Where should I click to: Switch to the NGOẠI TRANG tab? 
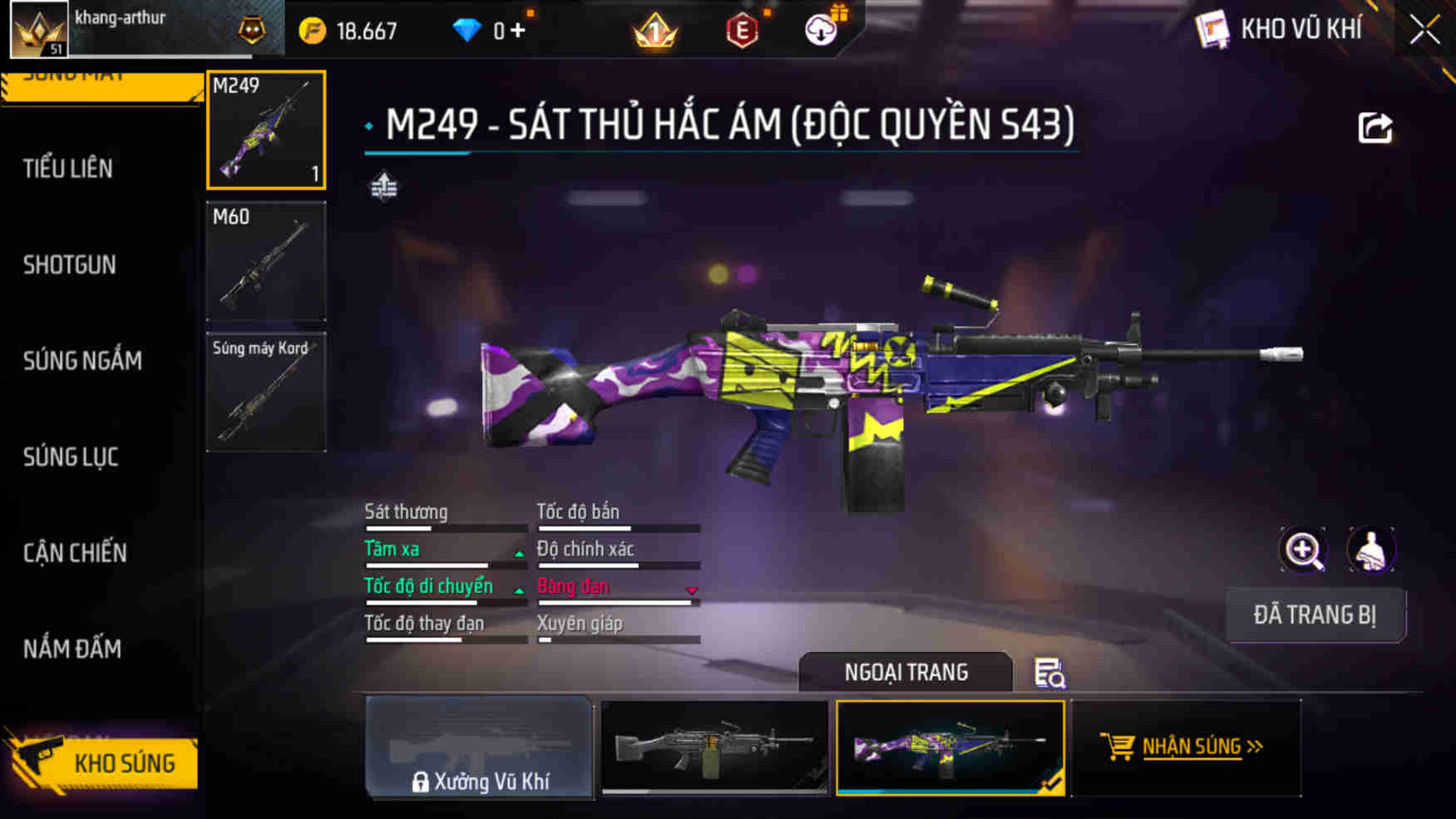pos(906,672)
